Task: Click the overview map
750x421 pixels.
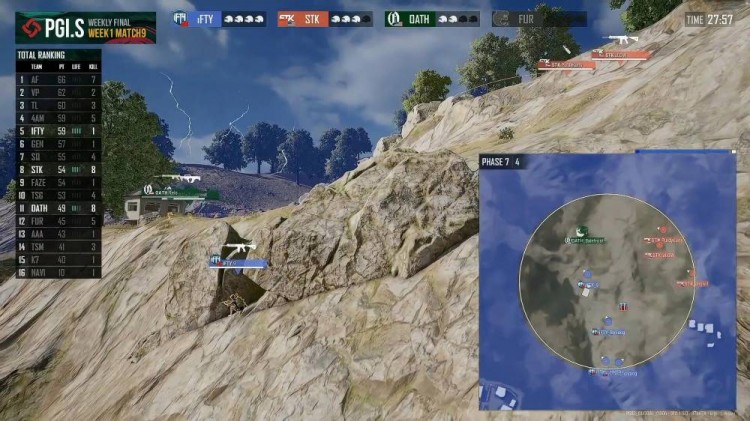Action: 607,281
